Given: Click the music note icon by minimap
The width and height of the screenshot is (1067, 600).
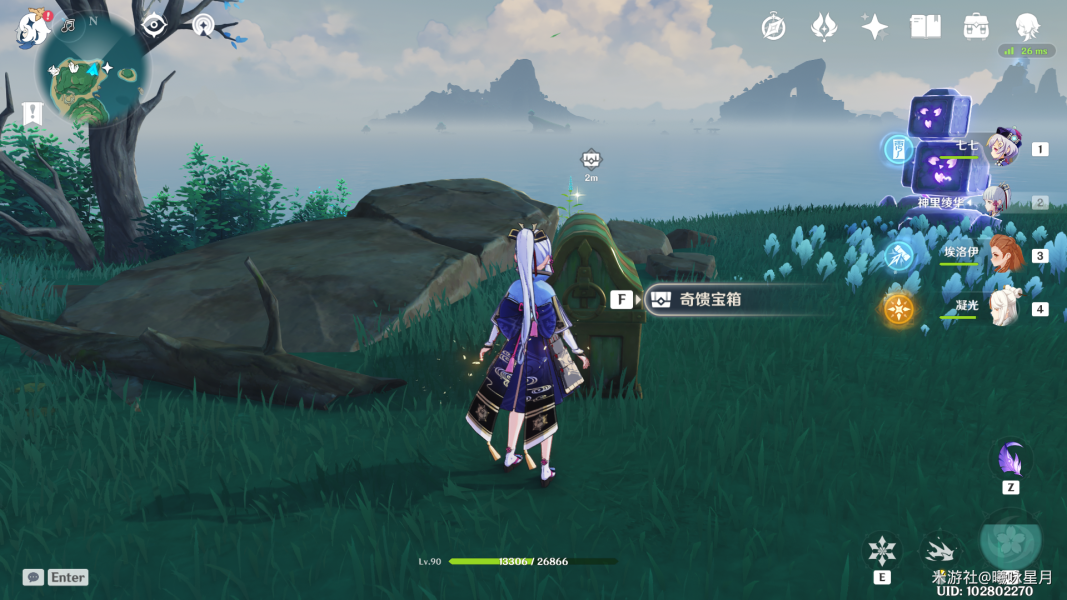Looking at the screenshot, I should tap(68, 24).
